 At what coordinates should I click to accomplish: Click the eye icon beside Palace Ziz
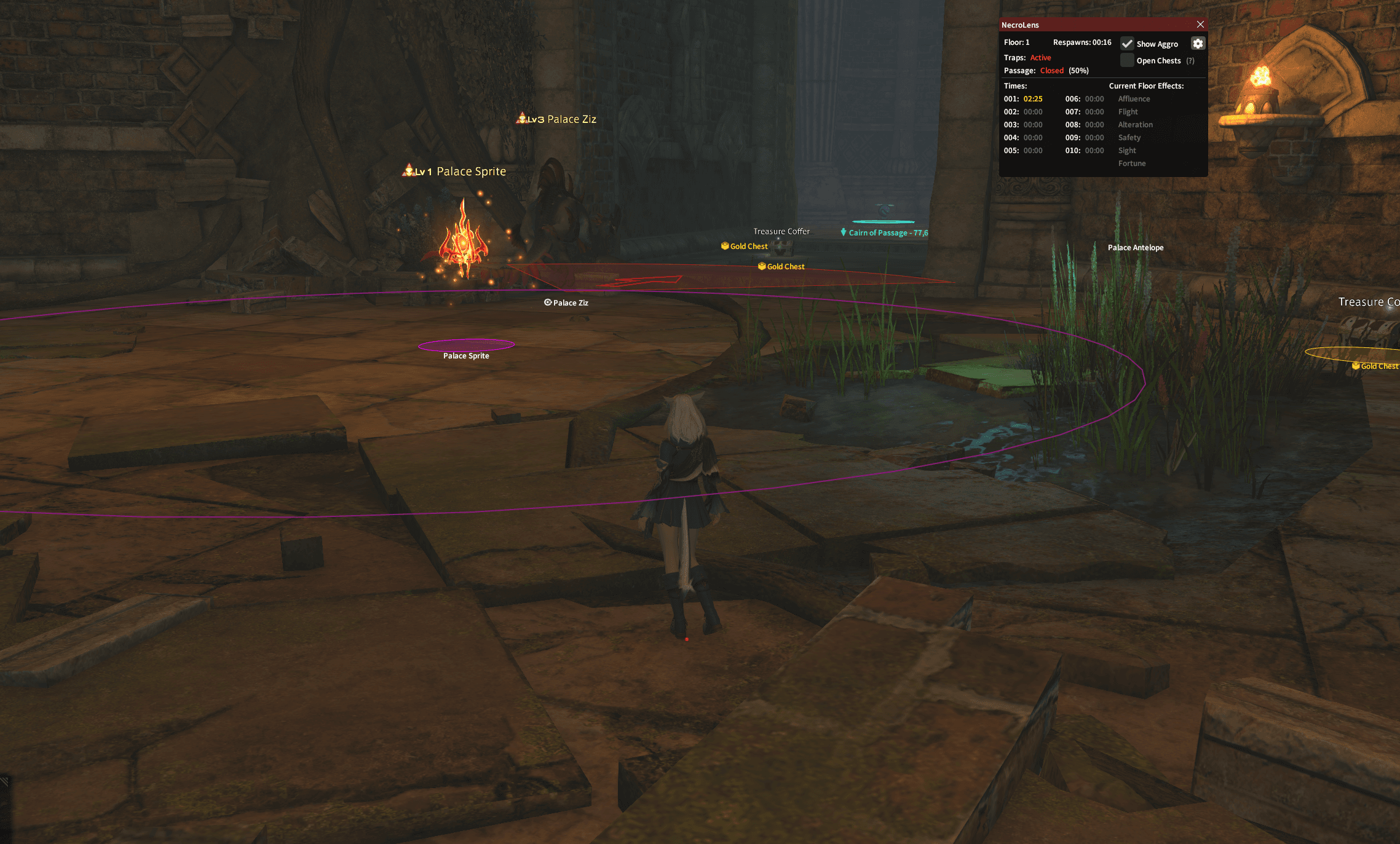point(548,302)
